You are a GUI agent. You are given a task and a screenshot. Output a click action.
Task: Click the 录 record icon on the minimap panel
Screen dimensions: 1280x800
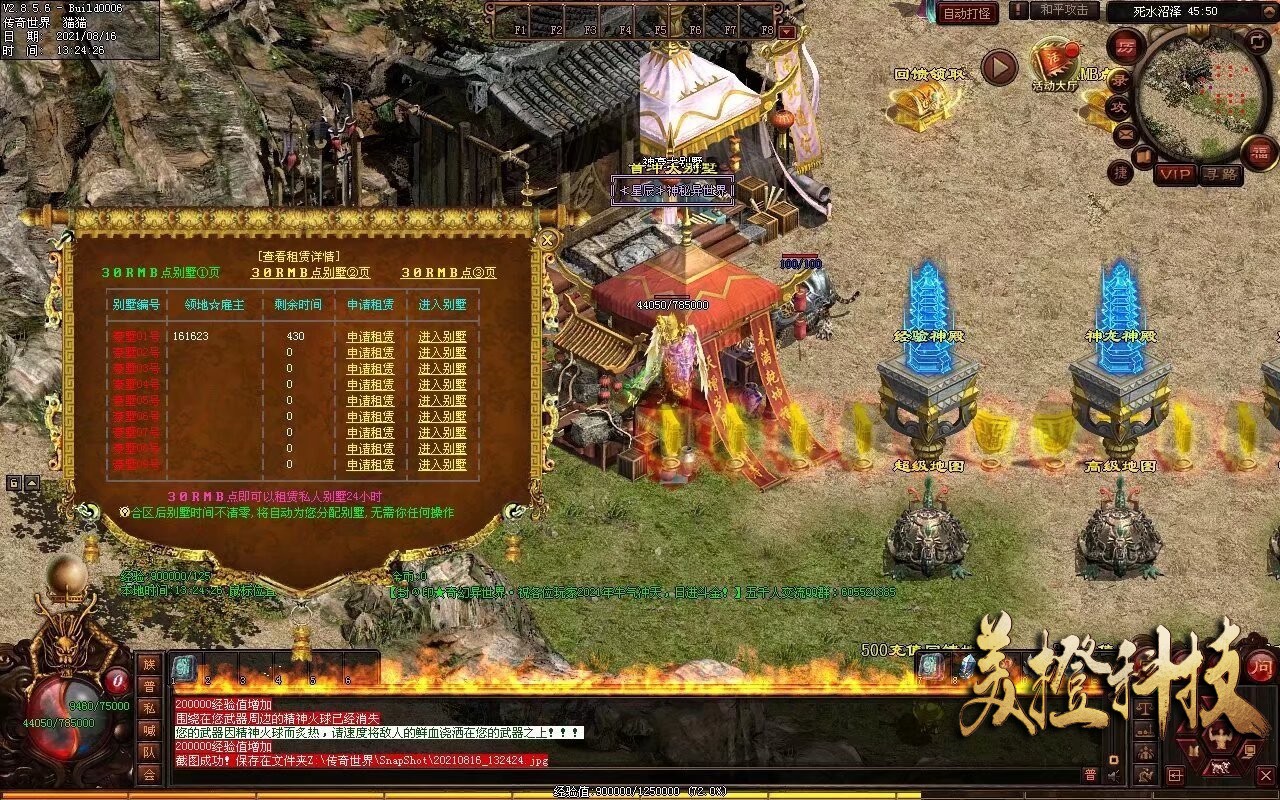coord(1120,81)
